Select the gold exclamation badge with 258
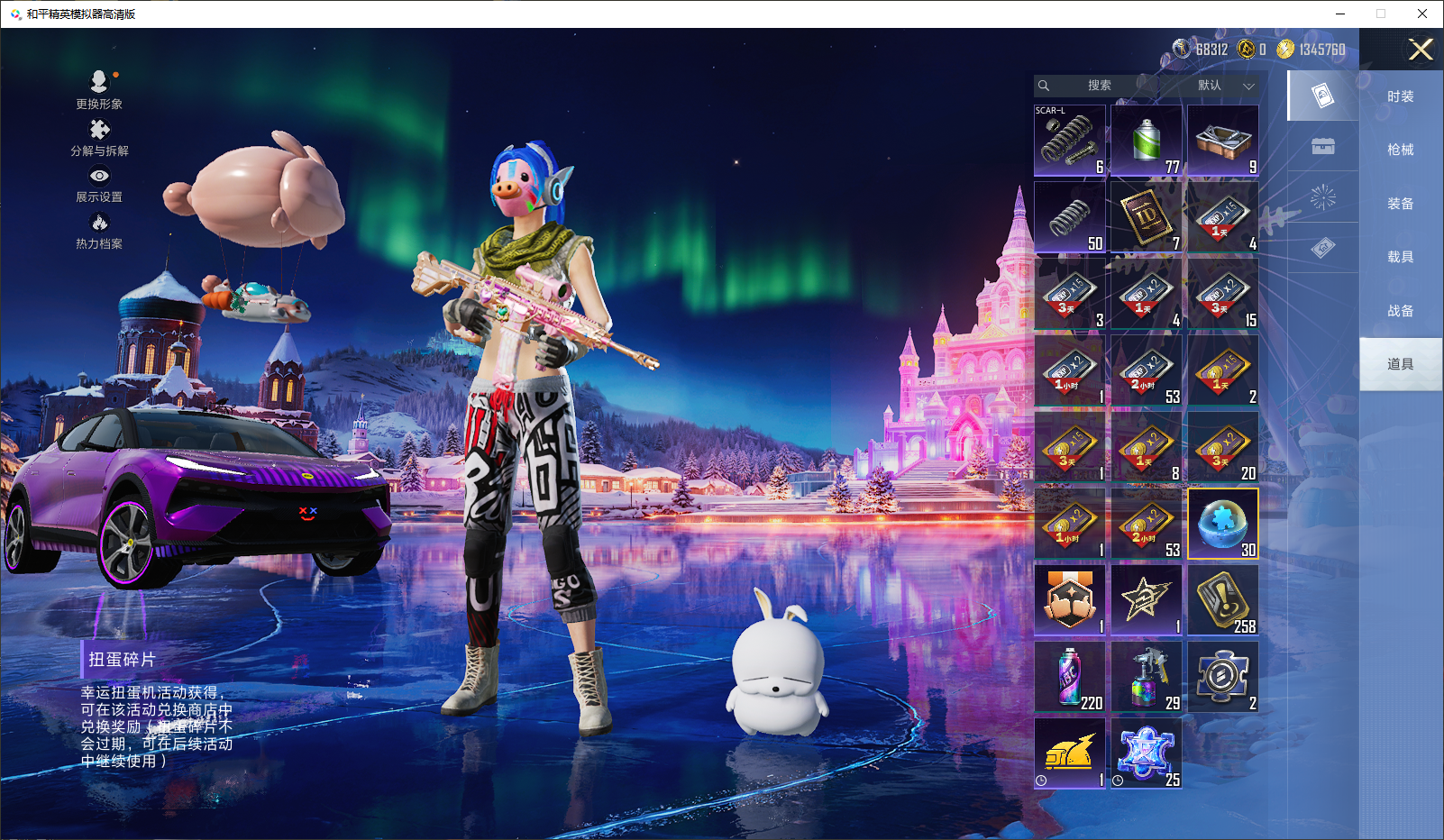Viewport: 1444px width, 840px height. pos(1223,600)
